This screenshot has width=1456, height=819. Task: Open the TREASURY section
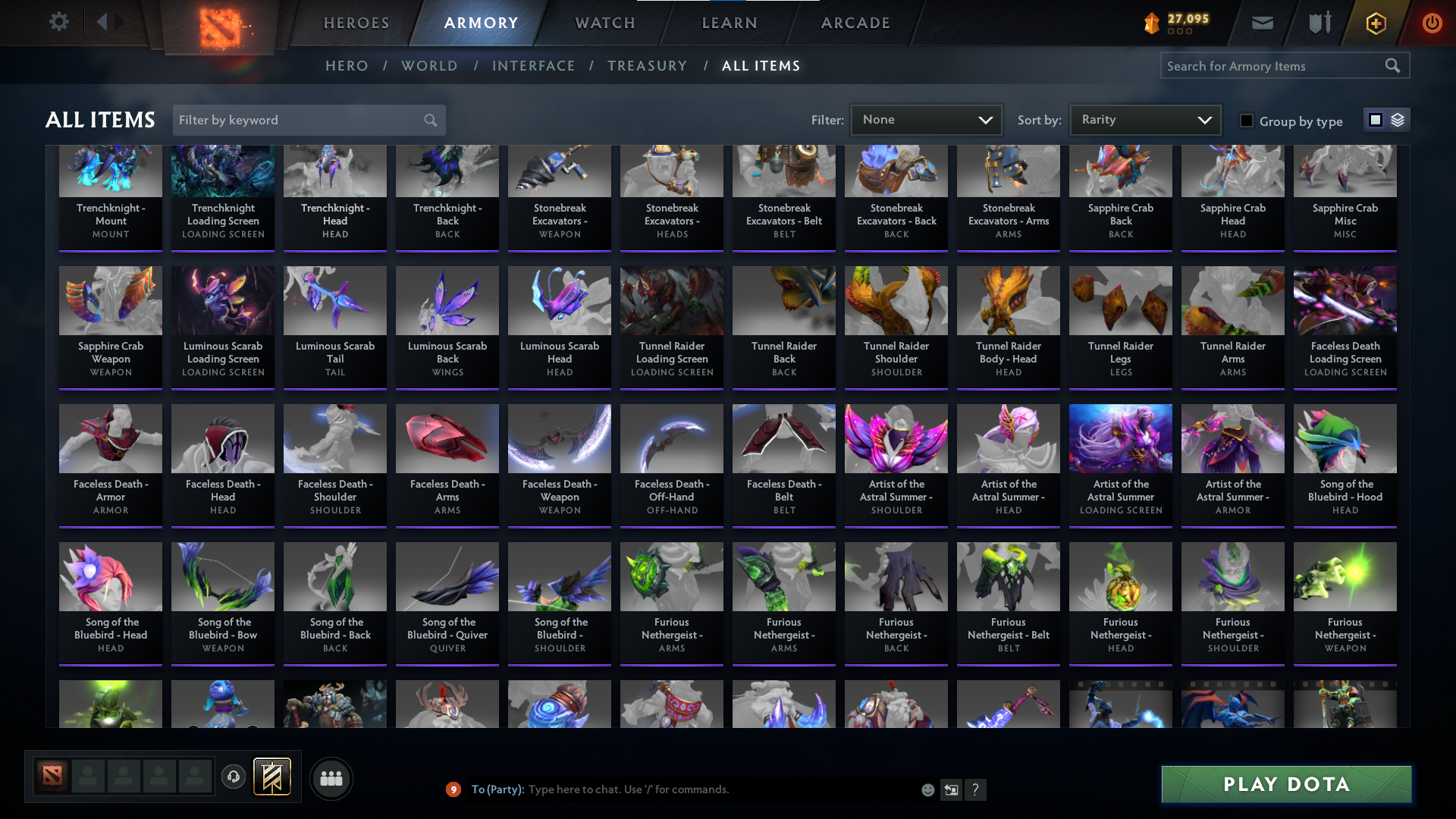click(x=647, y=66)
